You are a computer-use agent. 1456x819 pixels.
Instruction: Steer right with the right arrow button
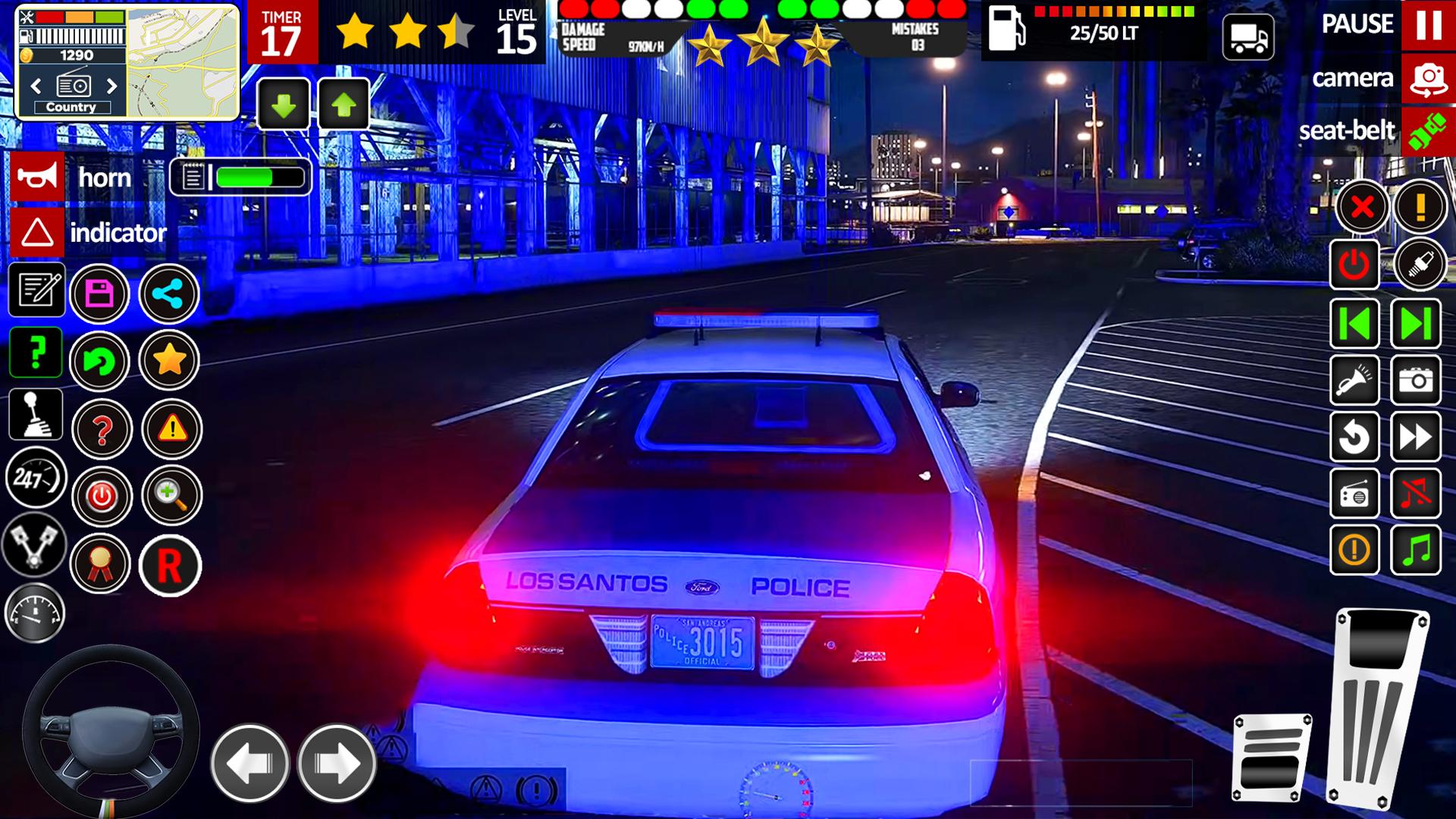[337, 763]
